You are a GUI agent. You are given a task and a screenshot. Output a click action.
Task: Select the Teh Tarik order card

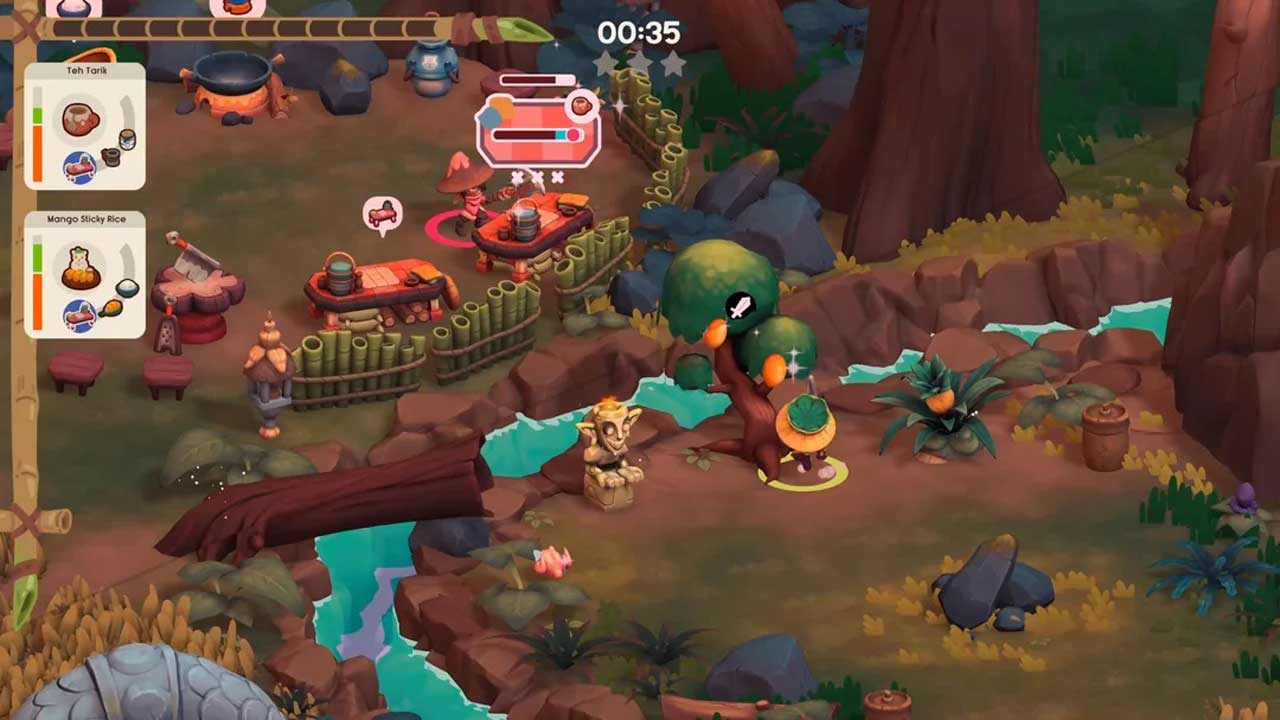[x=85, y=126]
